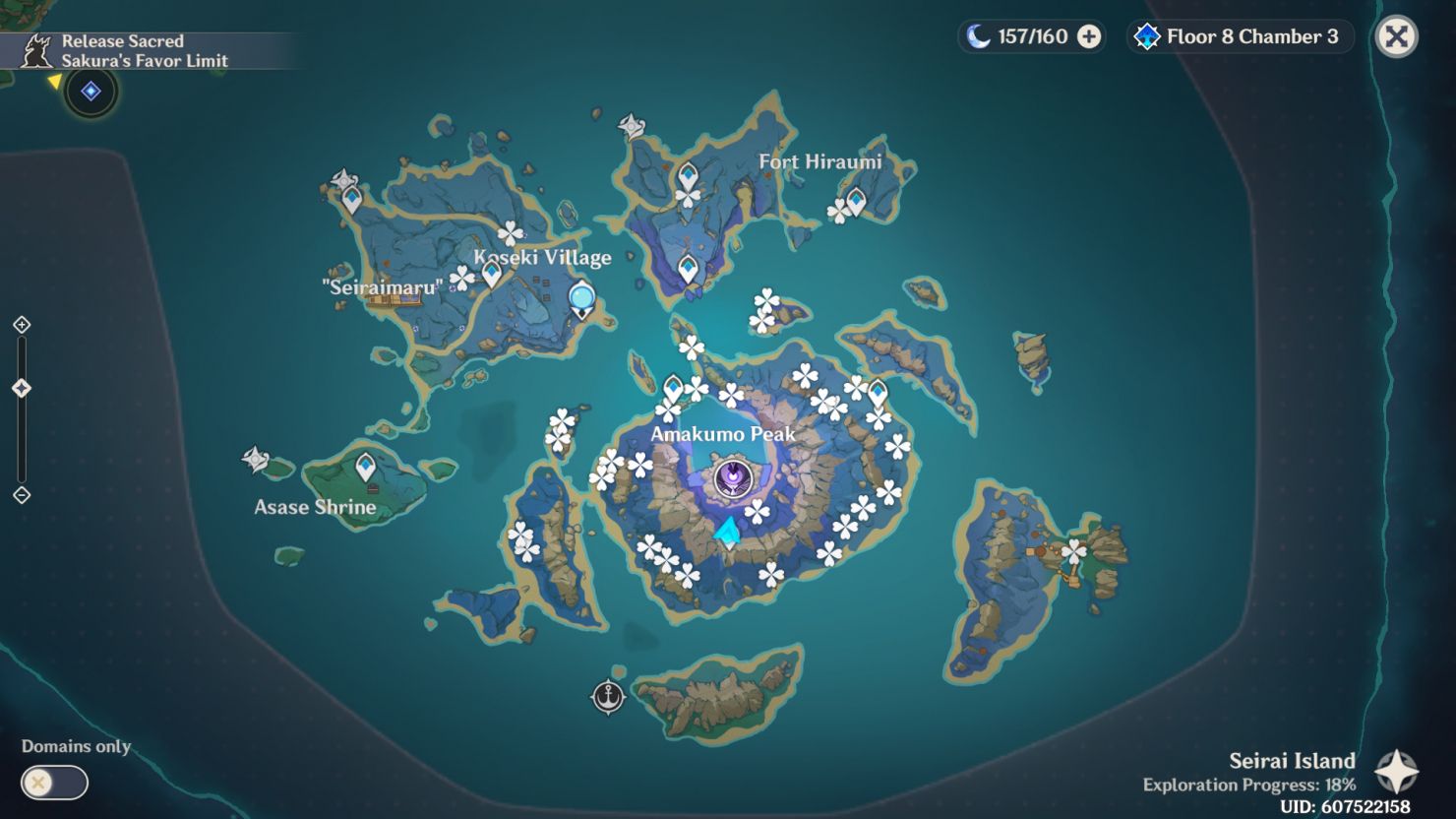This screenshot has width=1456, height=819.
Task: Click the zoom slider diamond handle
Action: click(22, 388)
